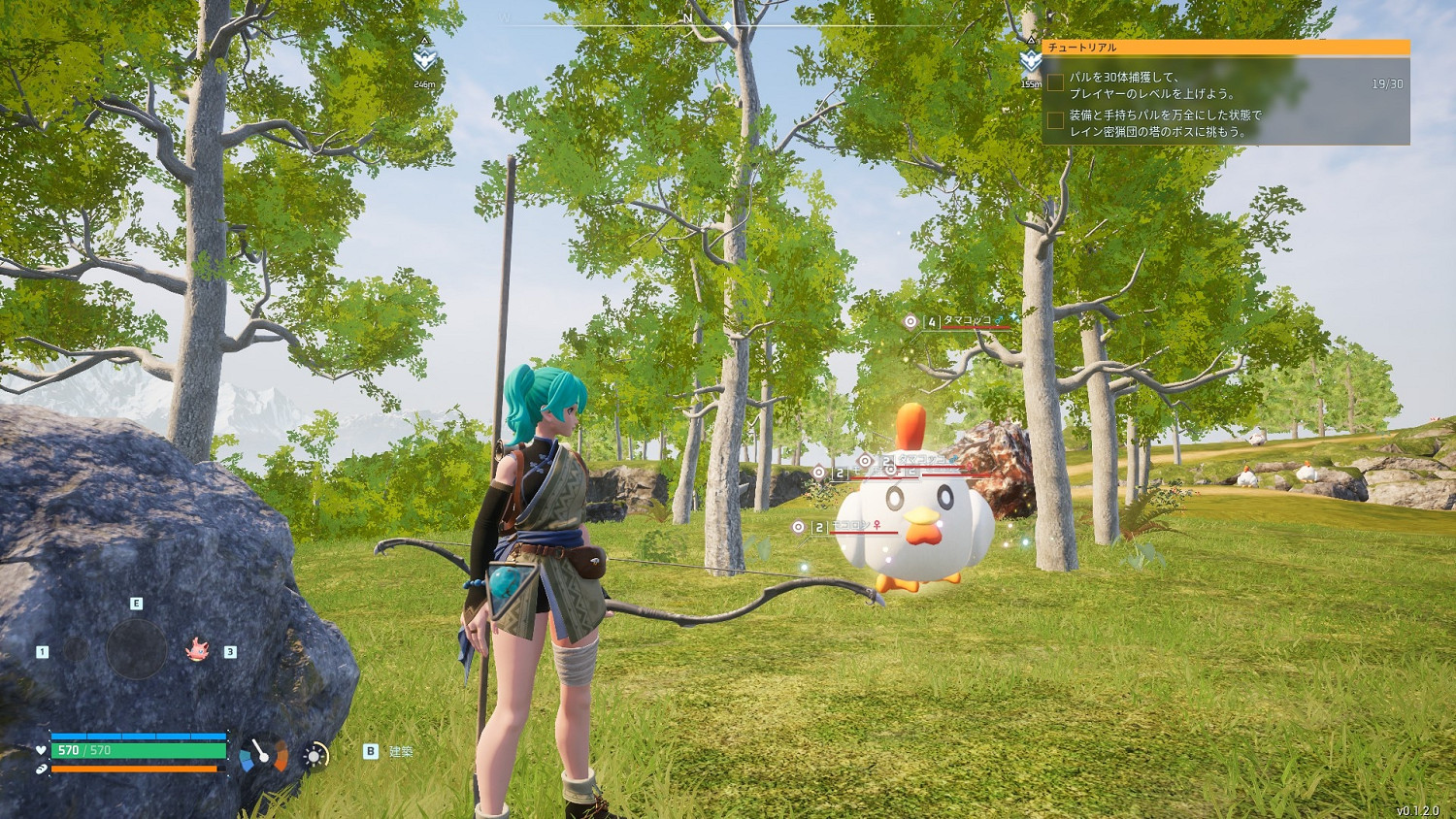Tick the checkbox for the tower boss objective
1456x819 pixels.
pyautogui.click(x=1055, y=121)
